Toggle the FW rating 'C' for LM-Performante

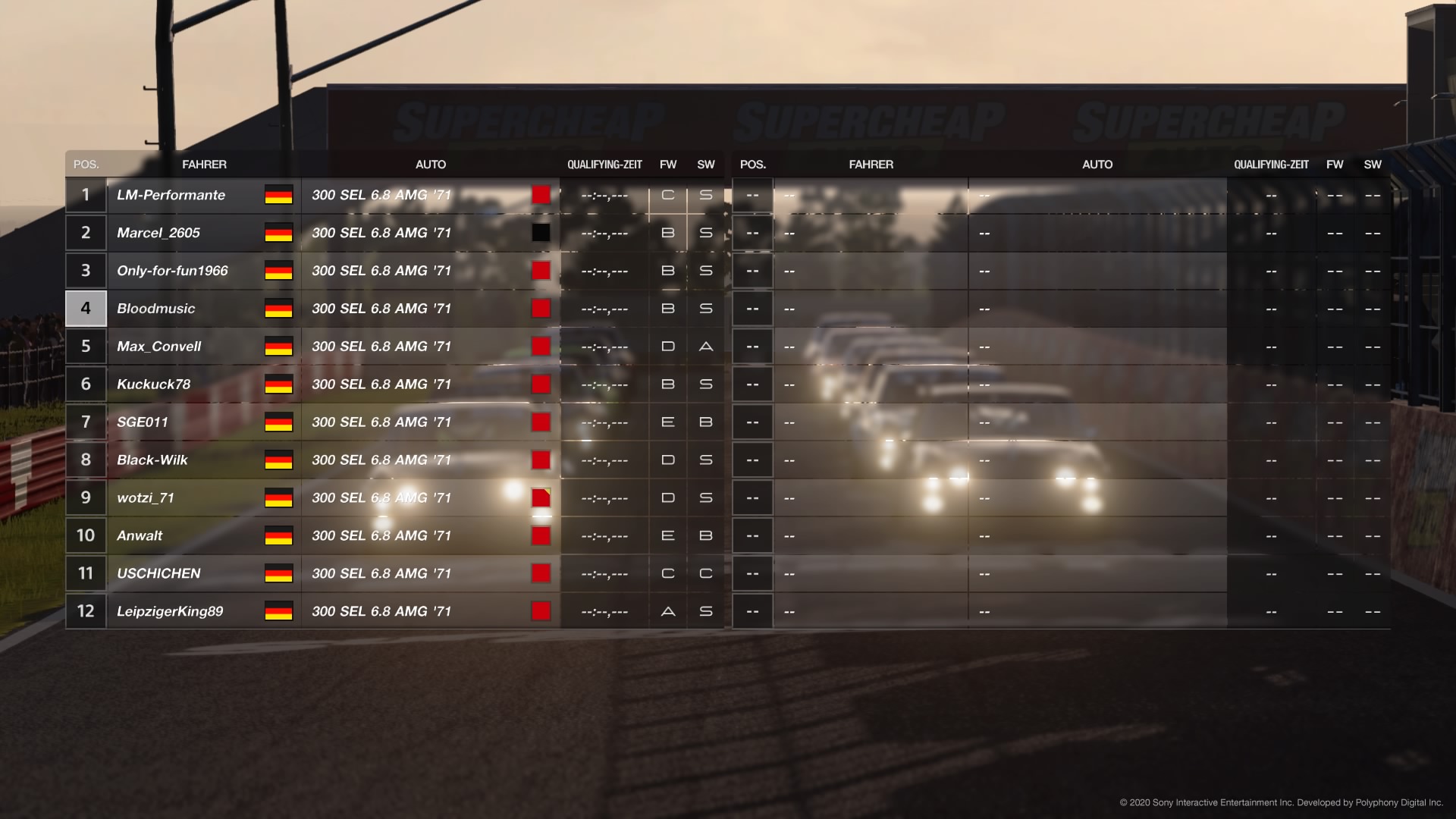668,195
